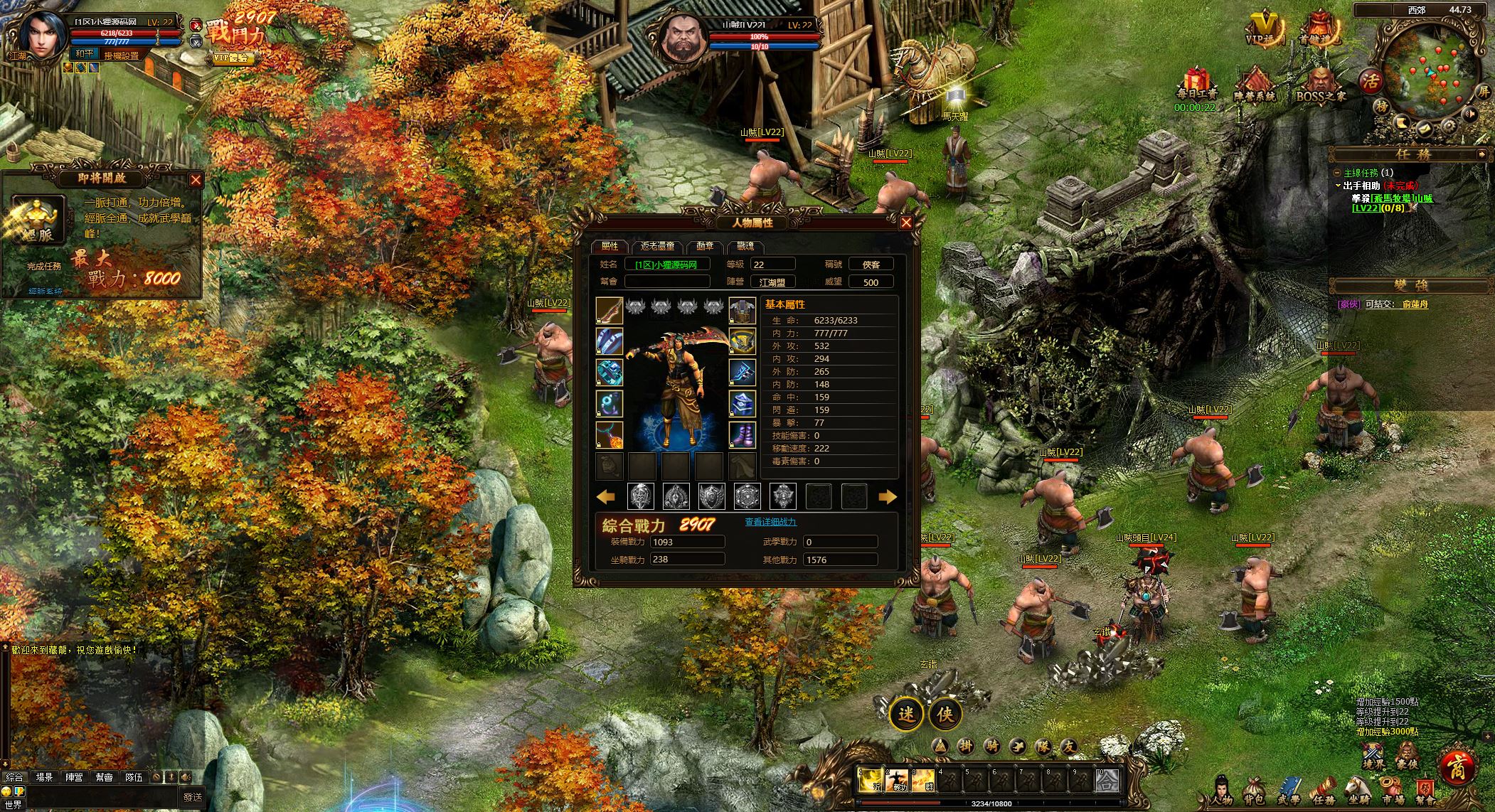Activate the 輕功 skill in slot 2
The image size is (1495, 812).
pos(898,781)
